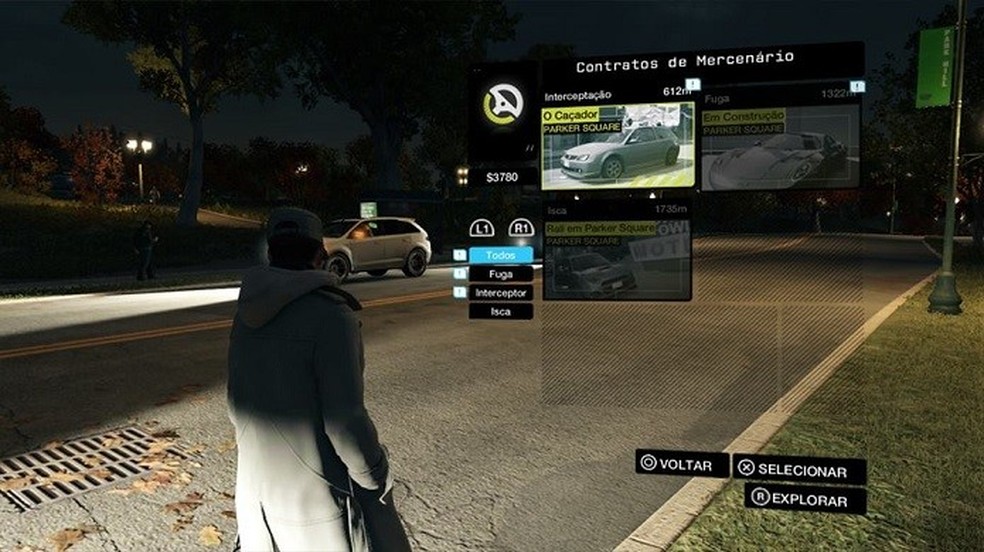Choose the Em Construção Fuga contract
The width and height of the screenshot is (984, 552).
(x=780, y=148)
